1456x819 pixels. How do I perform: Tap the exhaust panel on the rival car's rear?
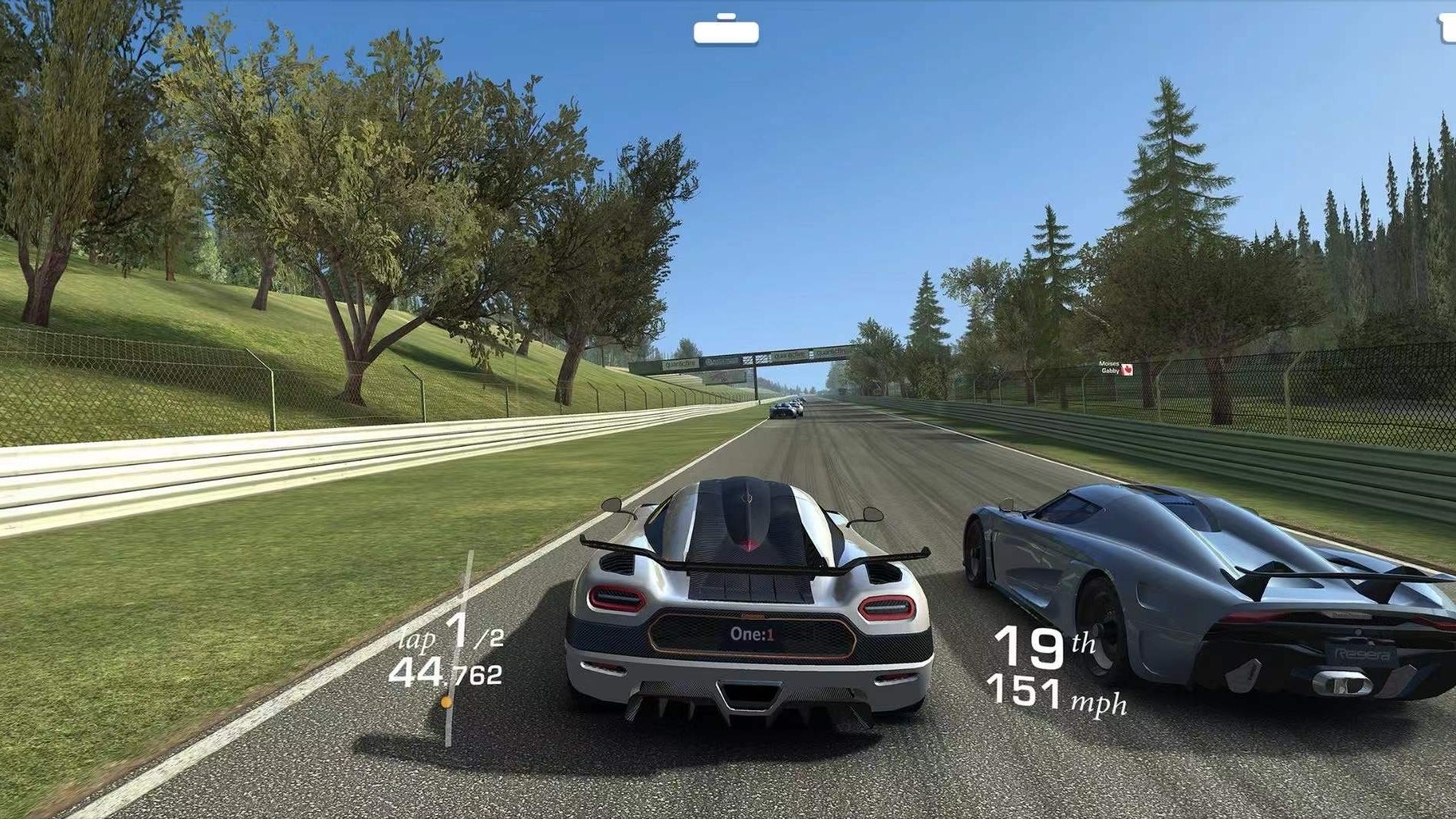tap(1340, 681)
